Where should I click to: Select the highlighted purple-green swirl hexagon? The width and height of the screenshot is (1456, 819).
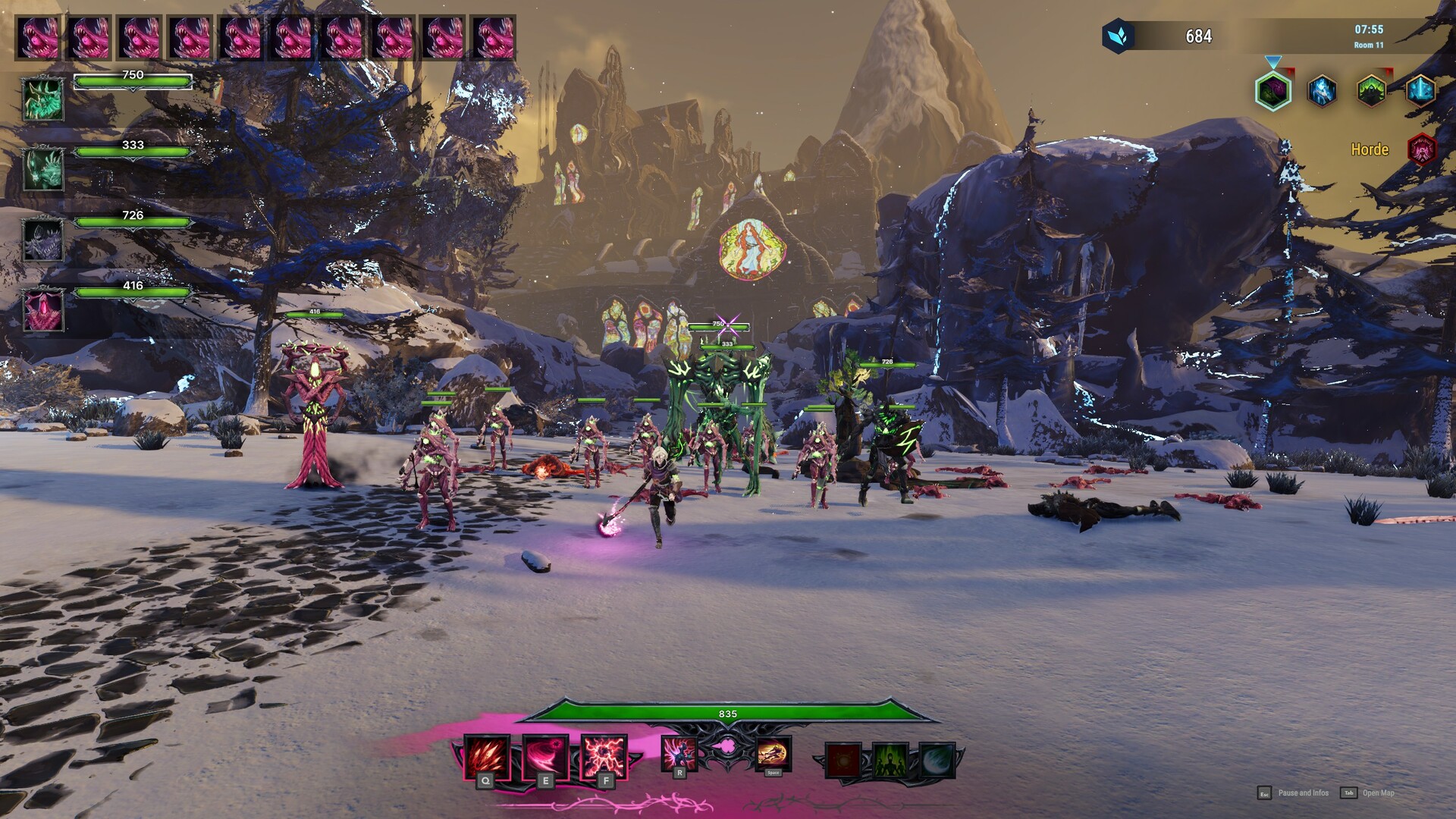point(1273,92)
